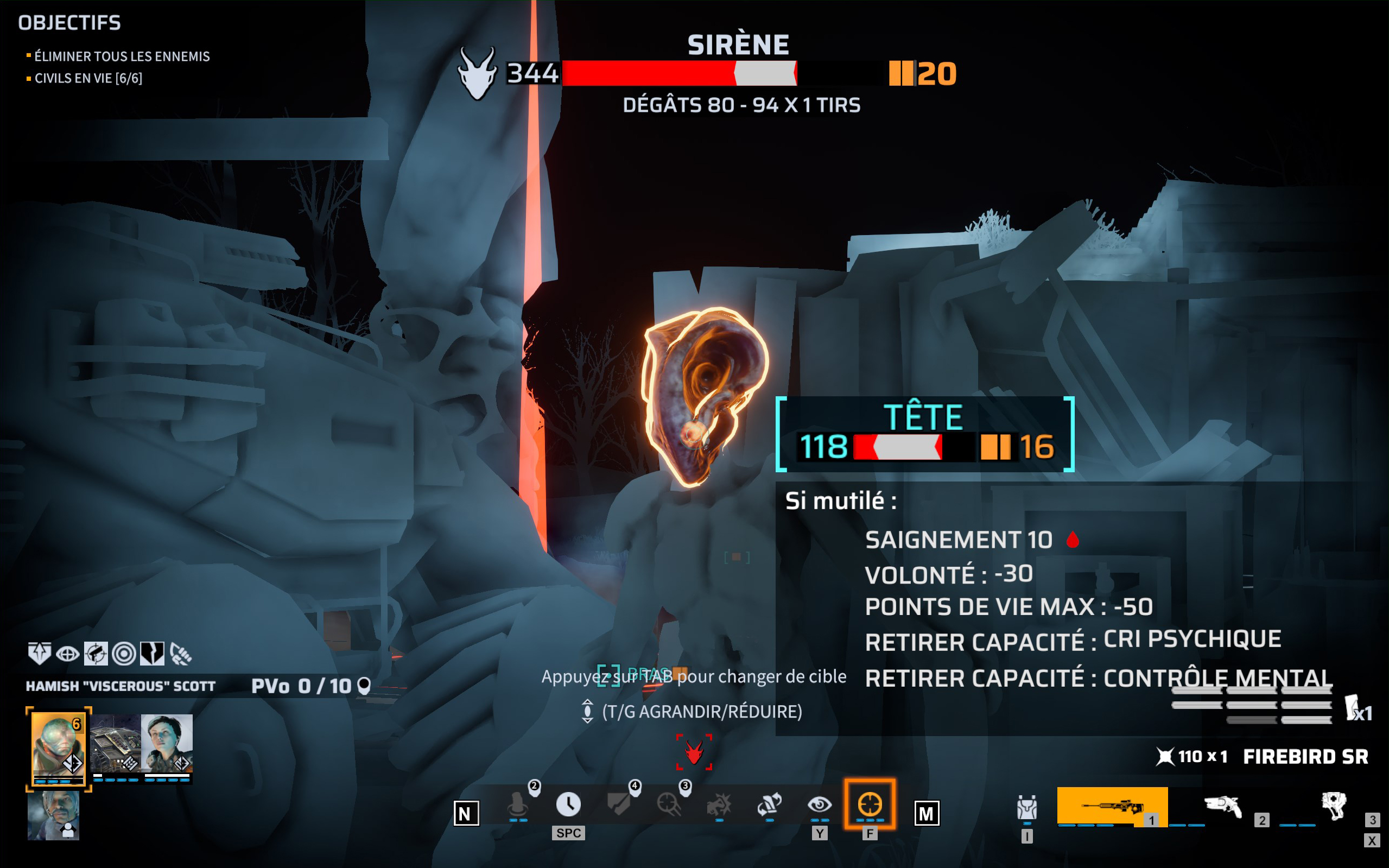Equip the Firebird SR sniper rifle slot
This screenshot has width=1389, height=868.
[1112, 807]
